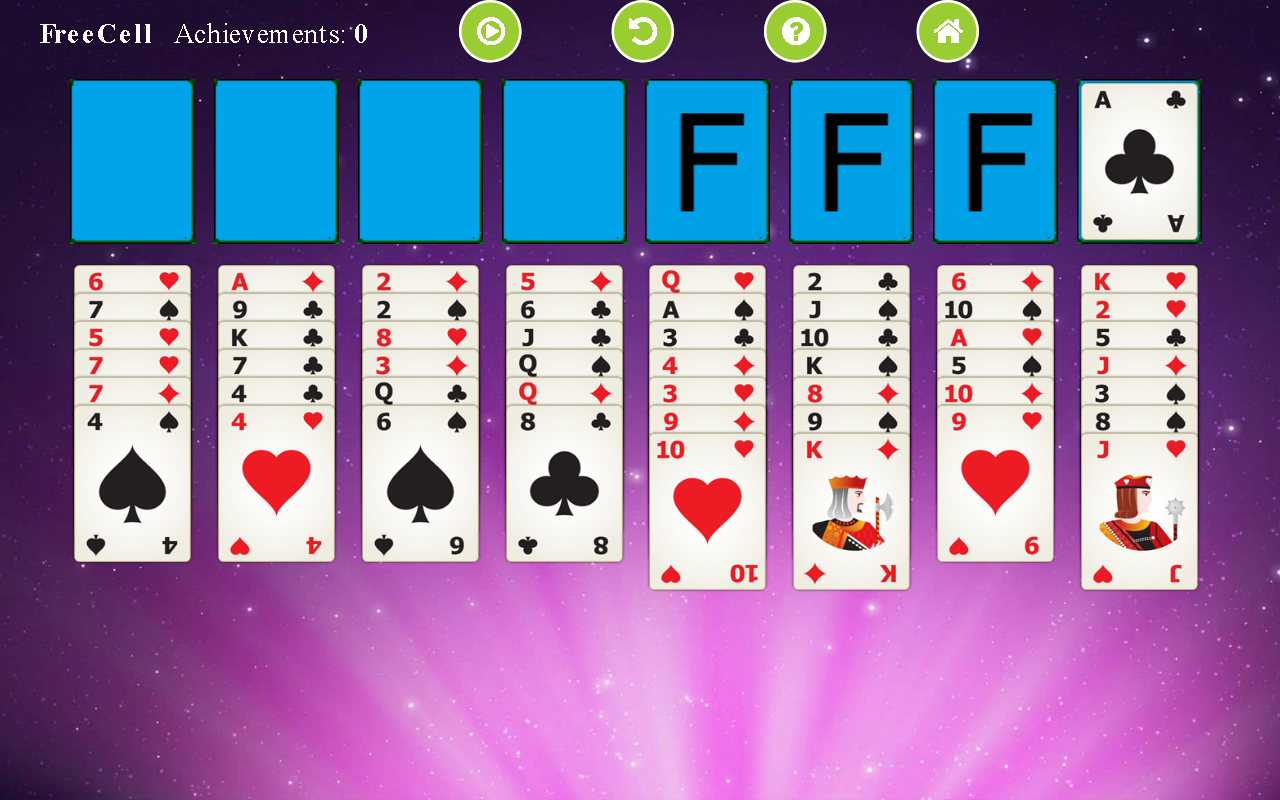Screen dimensions: 1280x800
Task: Return to the main menu with the home icon
Action: point(947,31)
